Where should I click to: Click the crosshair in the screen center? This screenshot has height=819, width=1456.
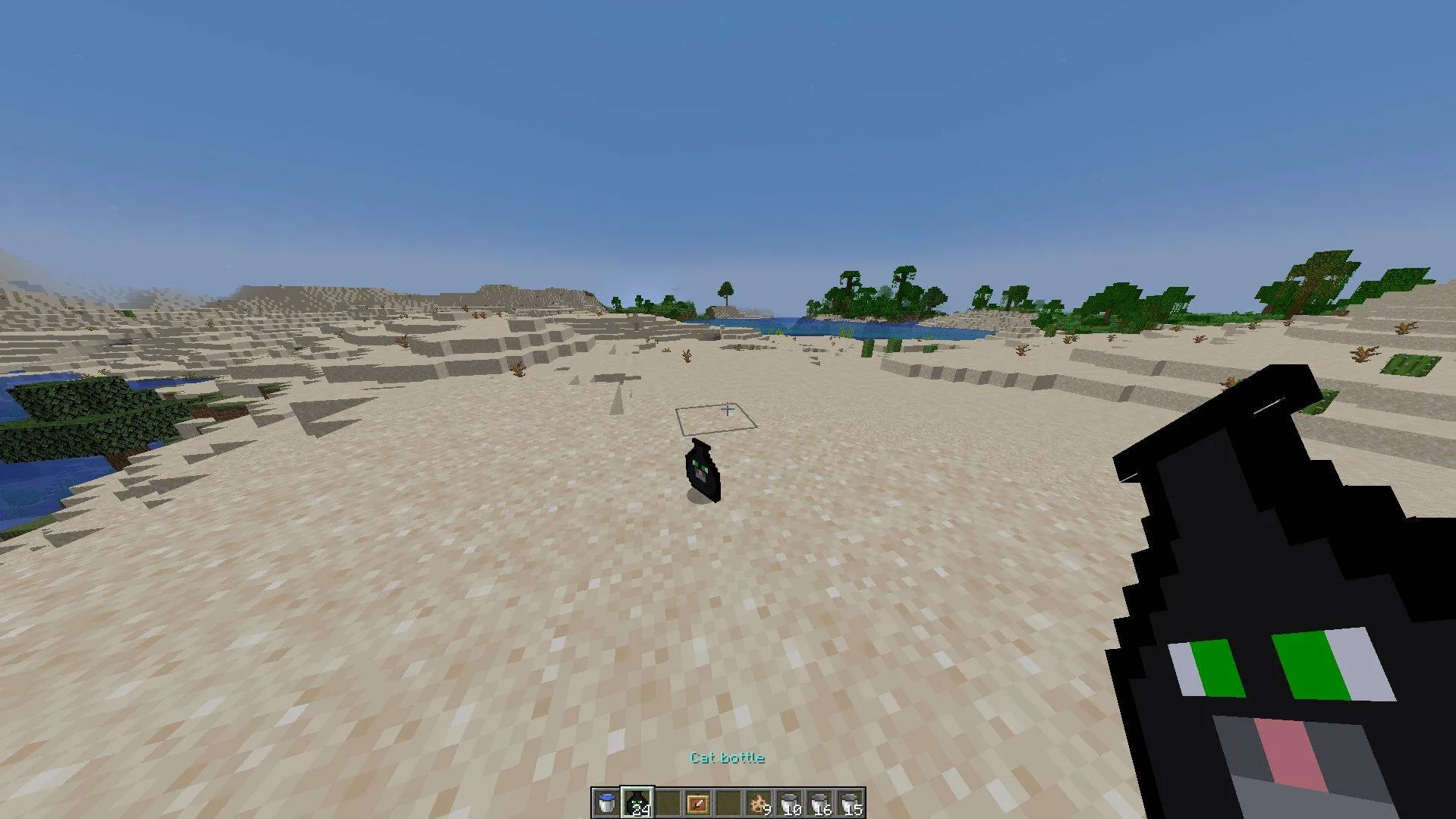click(728, 410)
